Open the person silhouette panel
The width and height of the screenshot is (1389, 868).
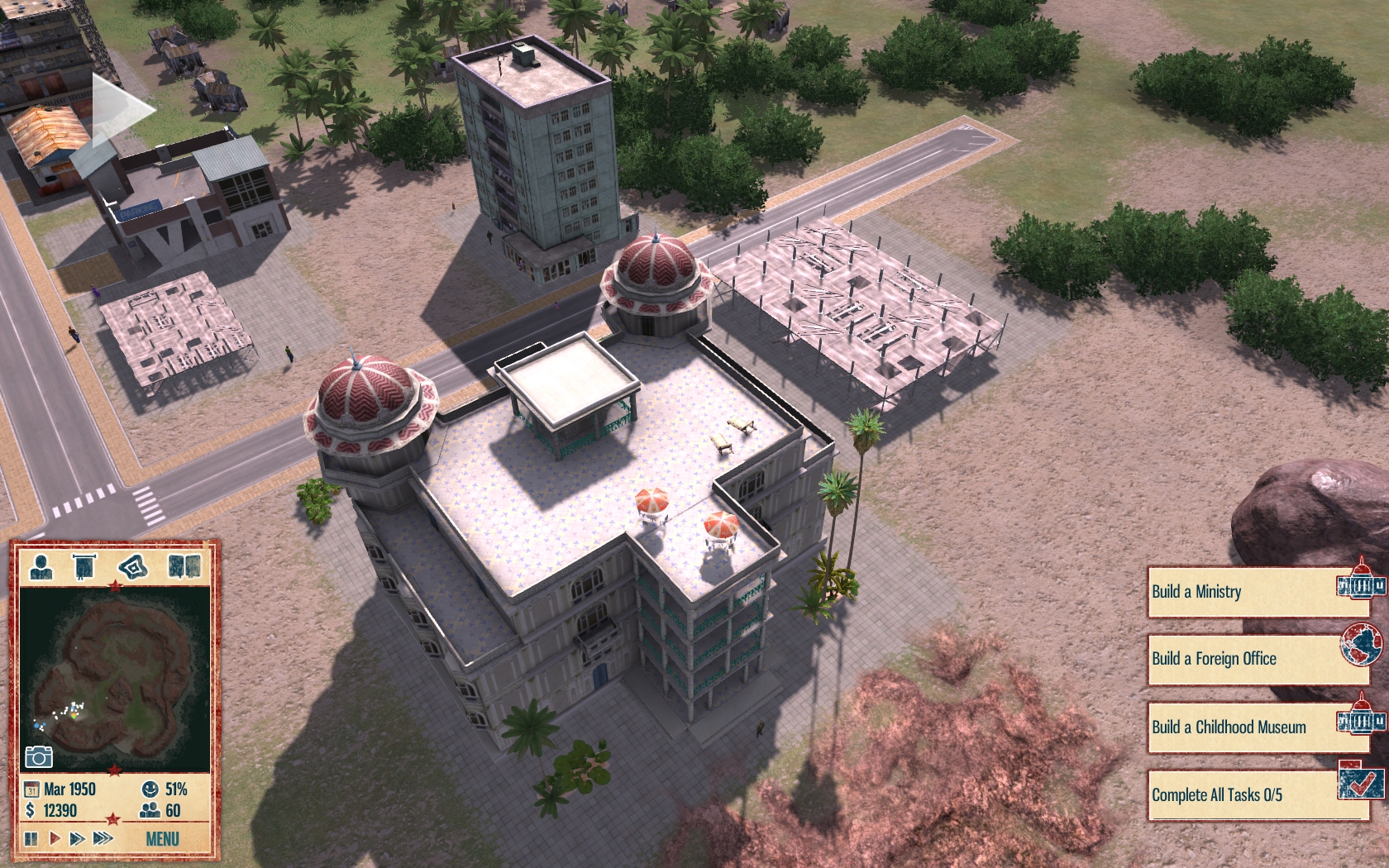tap(41, 567)
